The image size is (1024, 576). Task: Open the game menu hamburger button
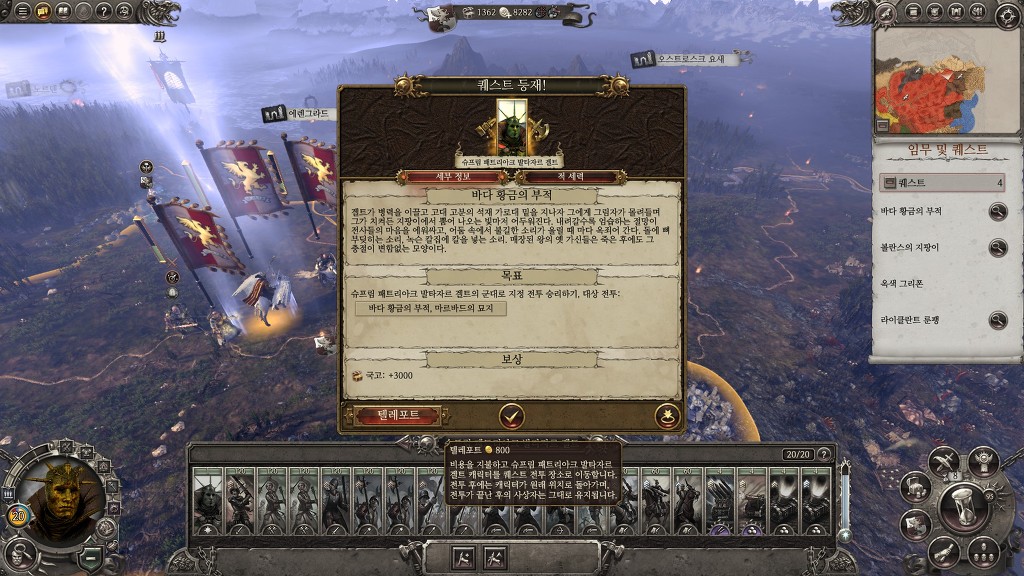pyautogui.click(x=22, y=12)
